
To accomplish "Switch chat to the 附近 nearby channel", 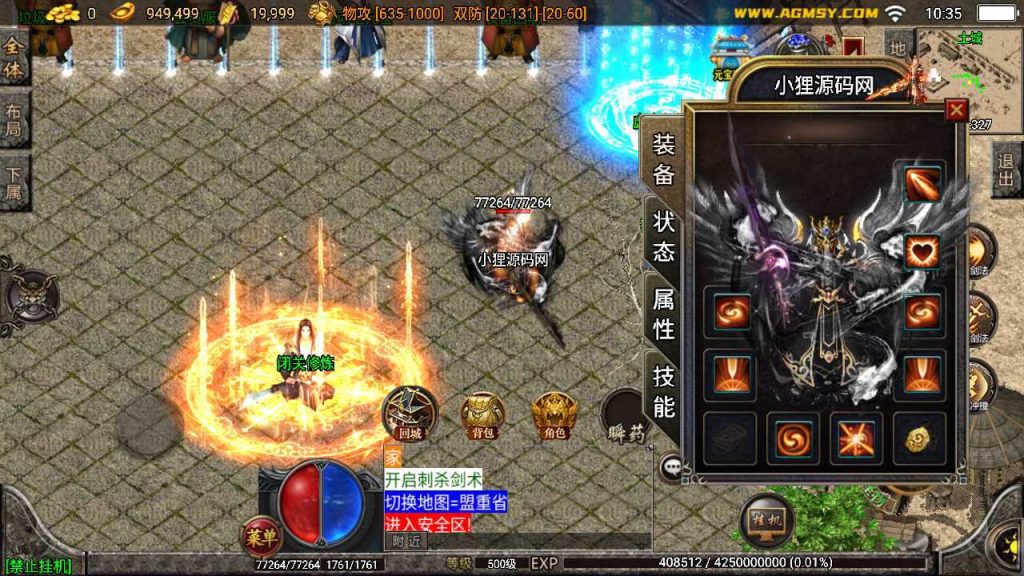I will tap(407, 541).
